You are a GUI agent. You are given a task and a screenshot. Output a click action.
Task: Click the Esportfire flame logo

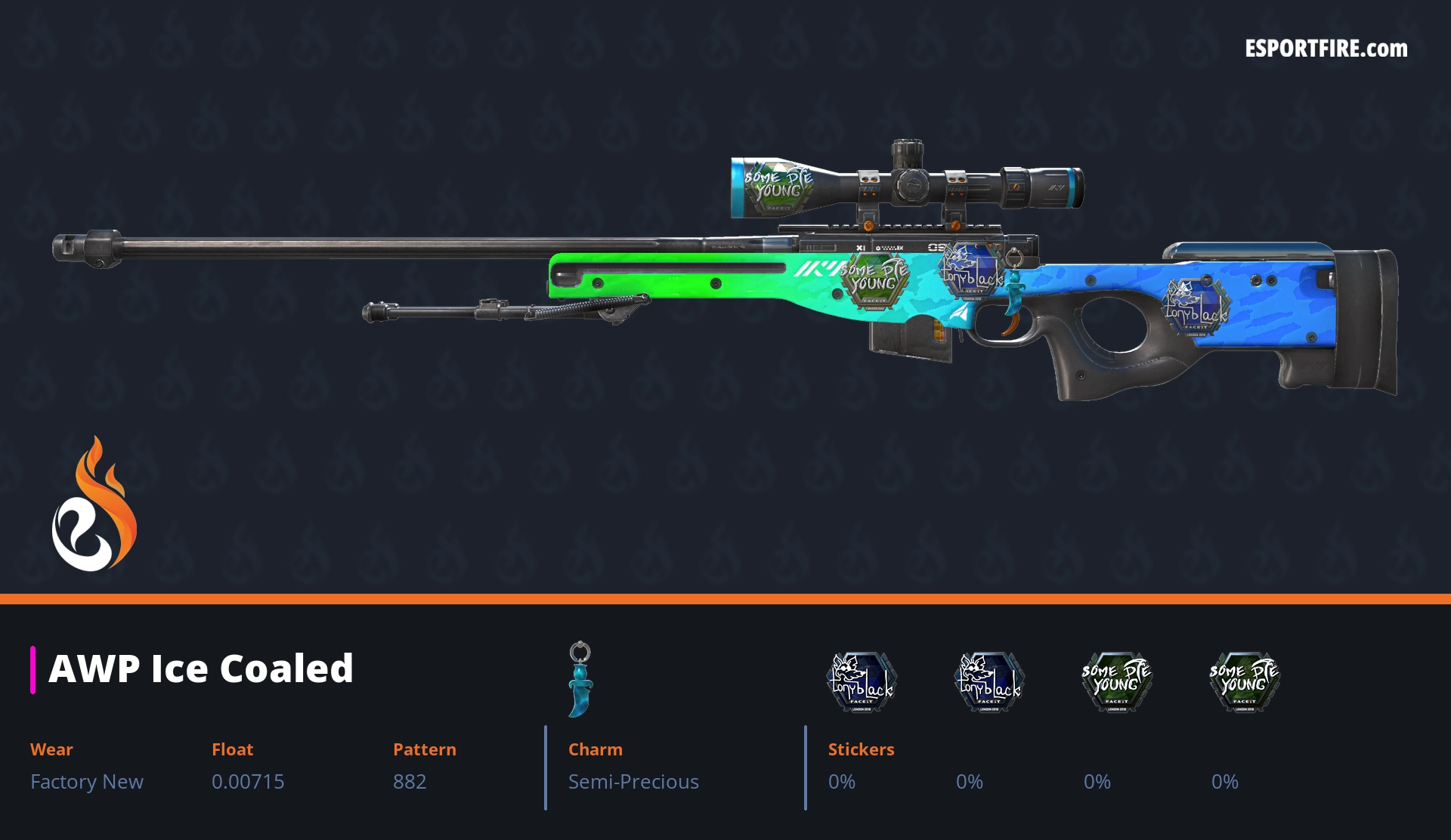tap(94, 505)
